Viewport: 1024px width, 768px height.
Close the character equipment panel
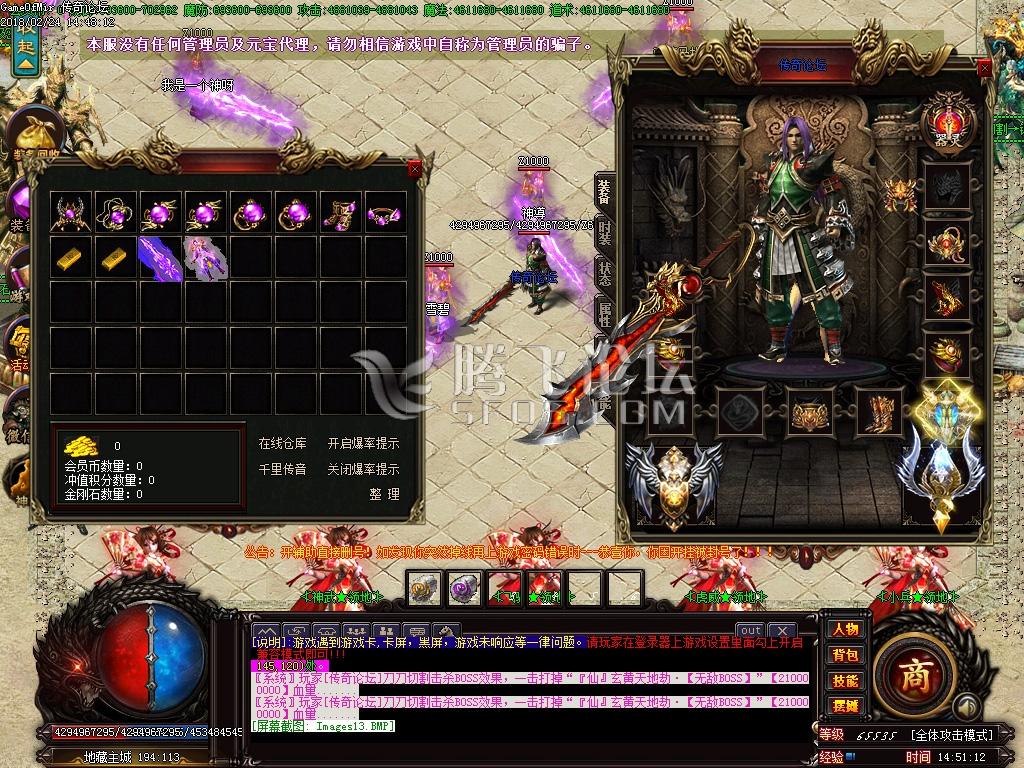point(985,68)
